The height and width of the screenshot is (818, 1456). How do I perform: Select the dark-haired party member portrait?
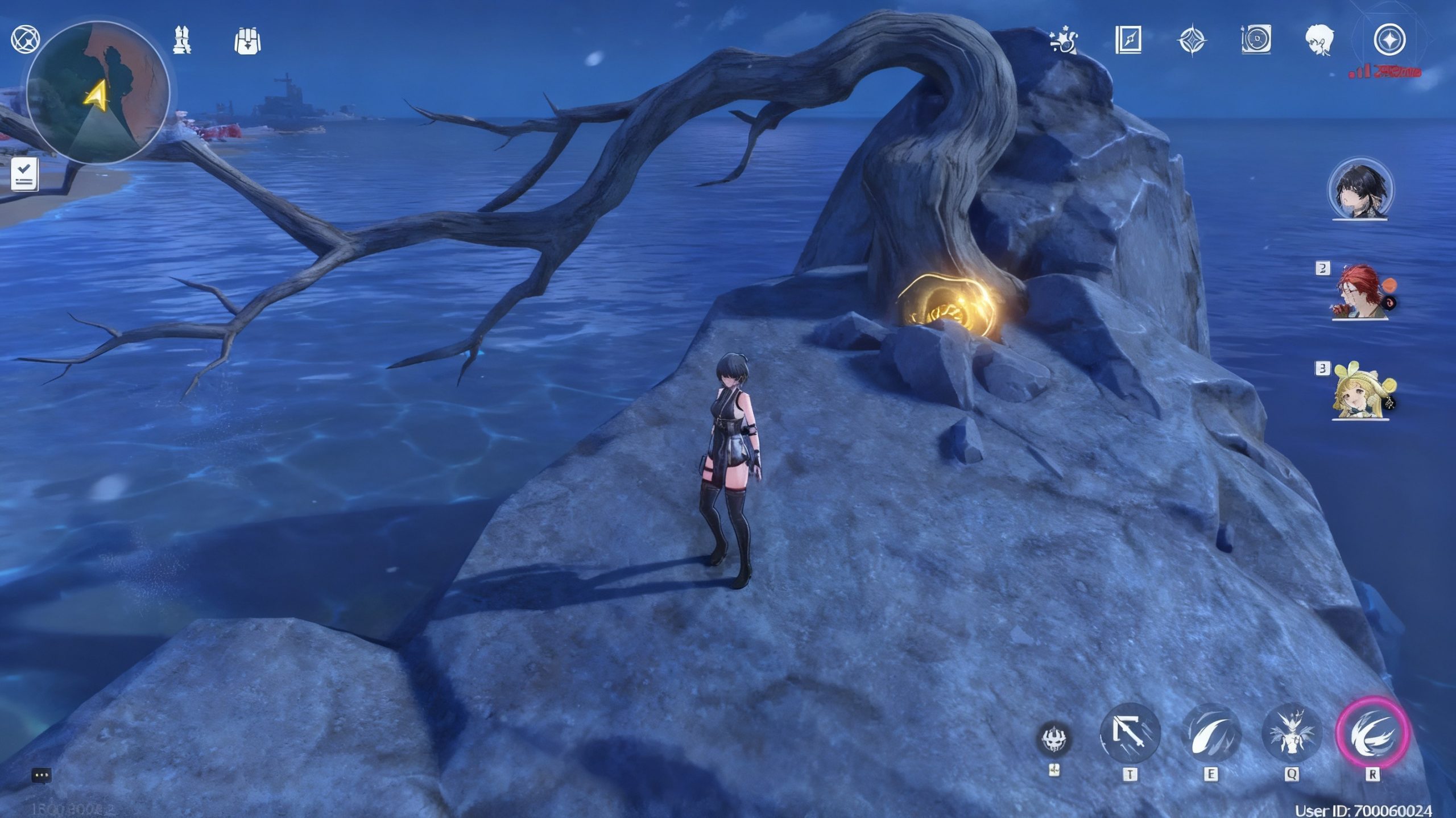[1360, 189]
